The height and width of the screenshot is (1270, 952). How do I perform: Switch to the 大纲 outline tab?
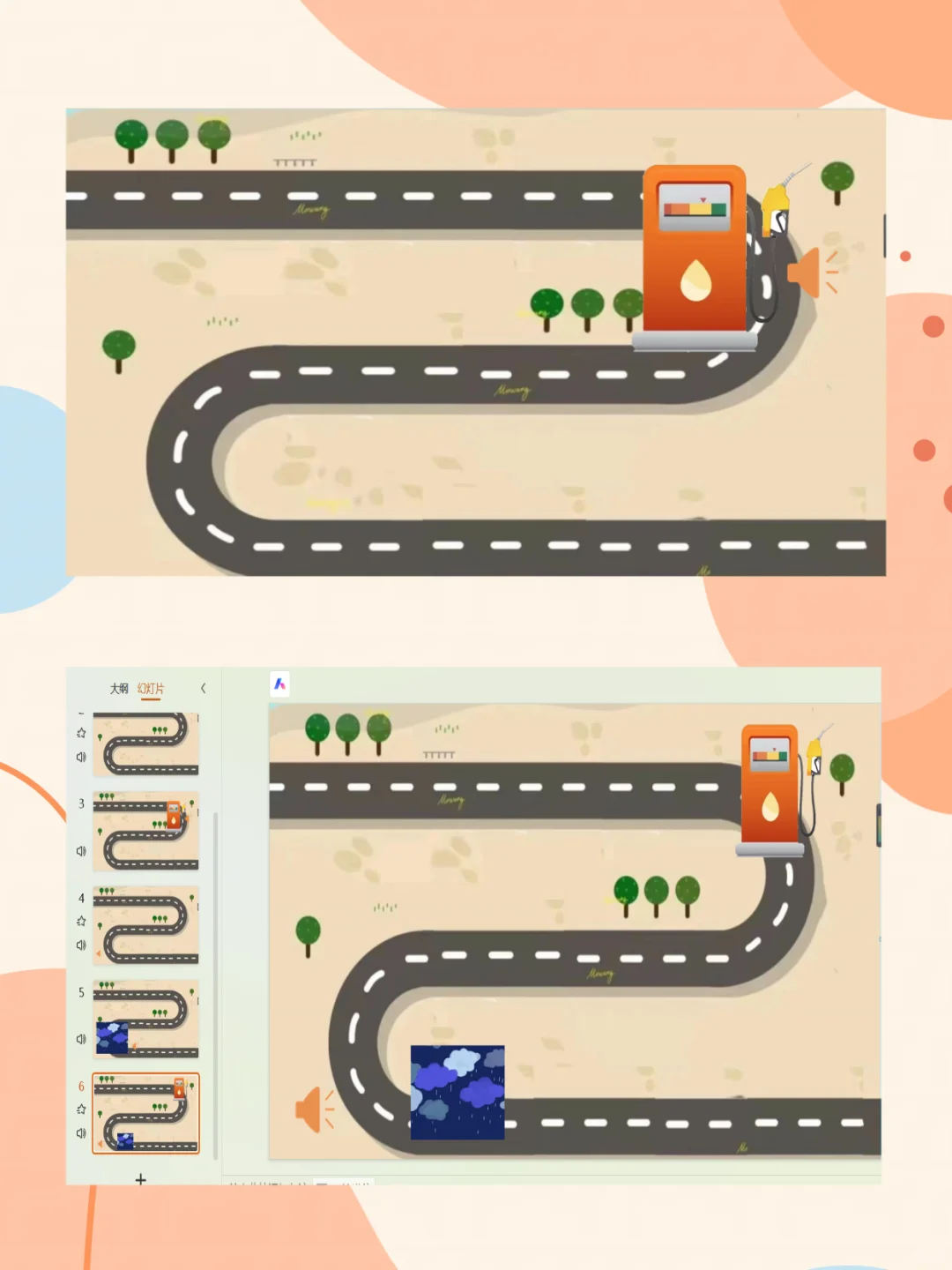pyautogui.click(x=119, y=689)
